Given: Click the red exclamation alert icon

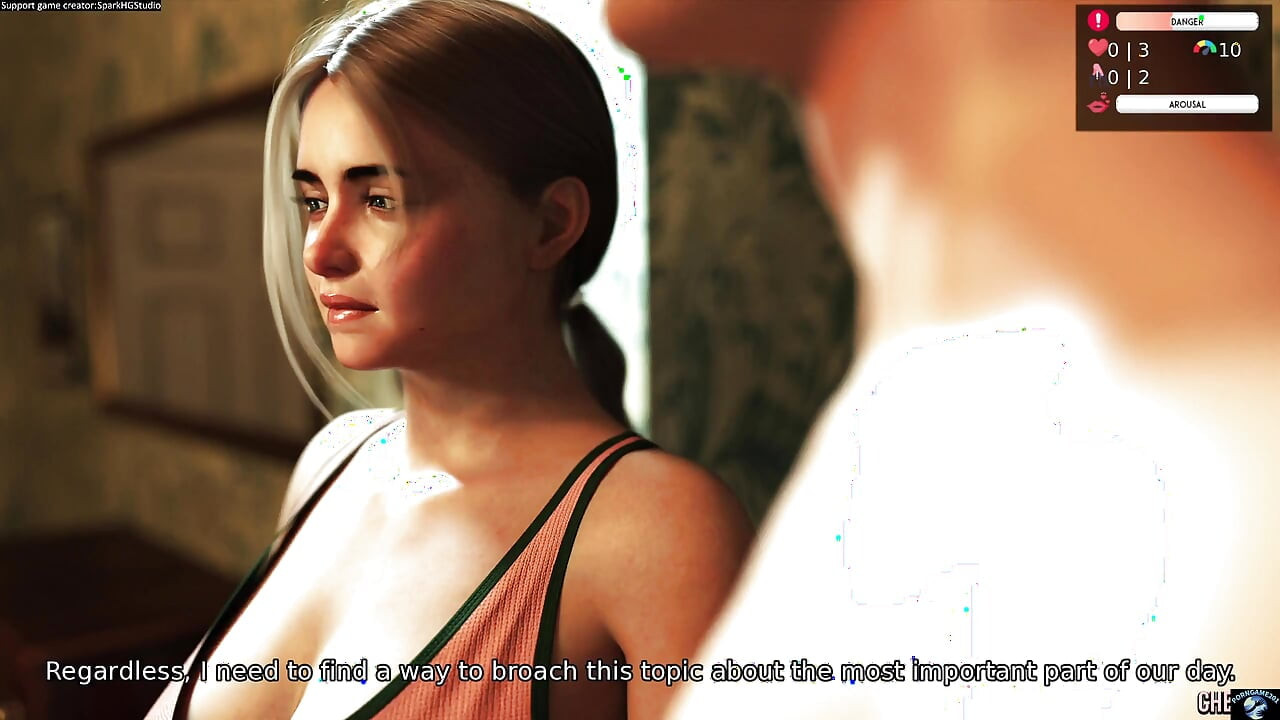Looking at the screenshot, I should [x=1097, y=21].
